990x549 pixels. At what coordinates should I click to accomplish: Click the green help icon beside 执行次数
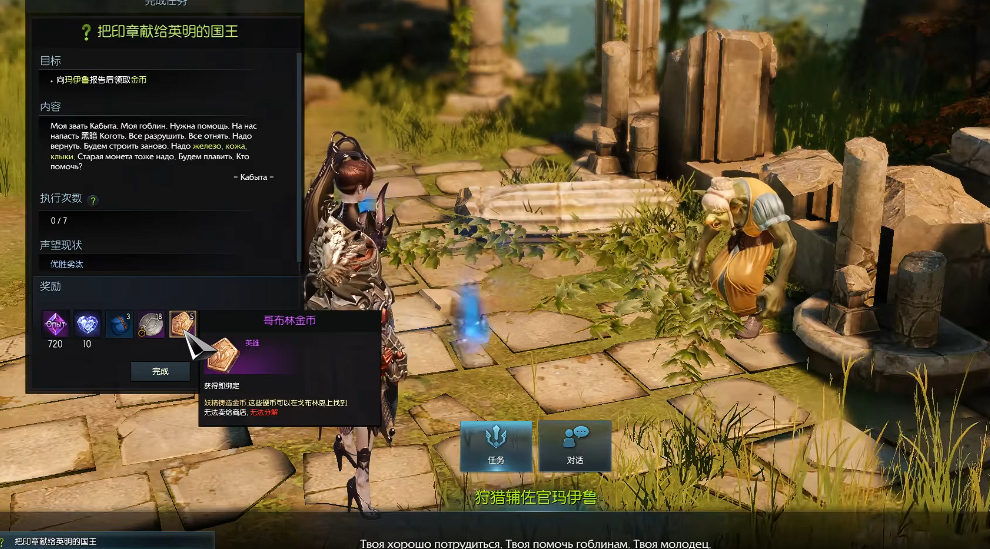93,200
